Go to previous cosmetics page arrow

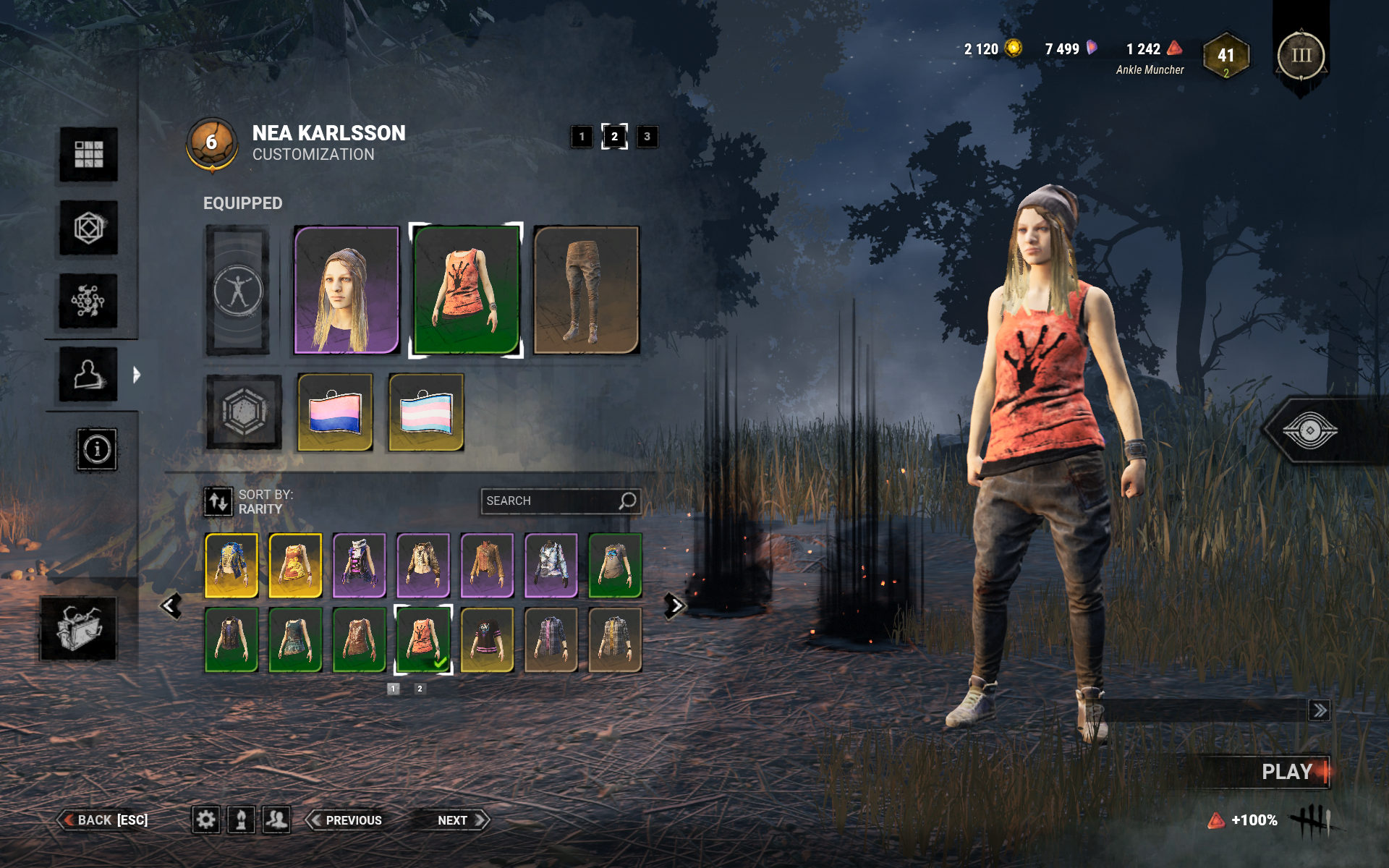tap(171, 605)
